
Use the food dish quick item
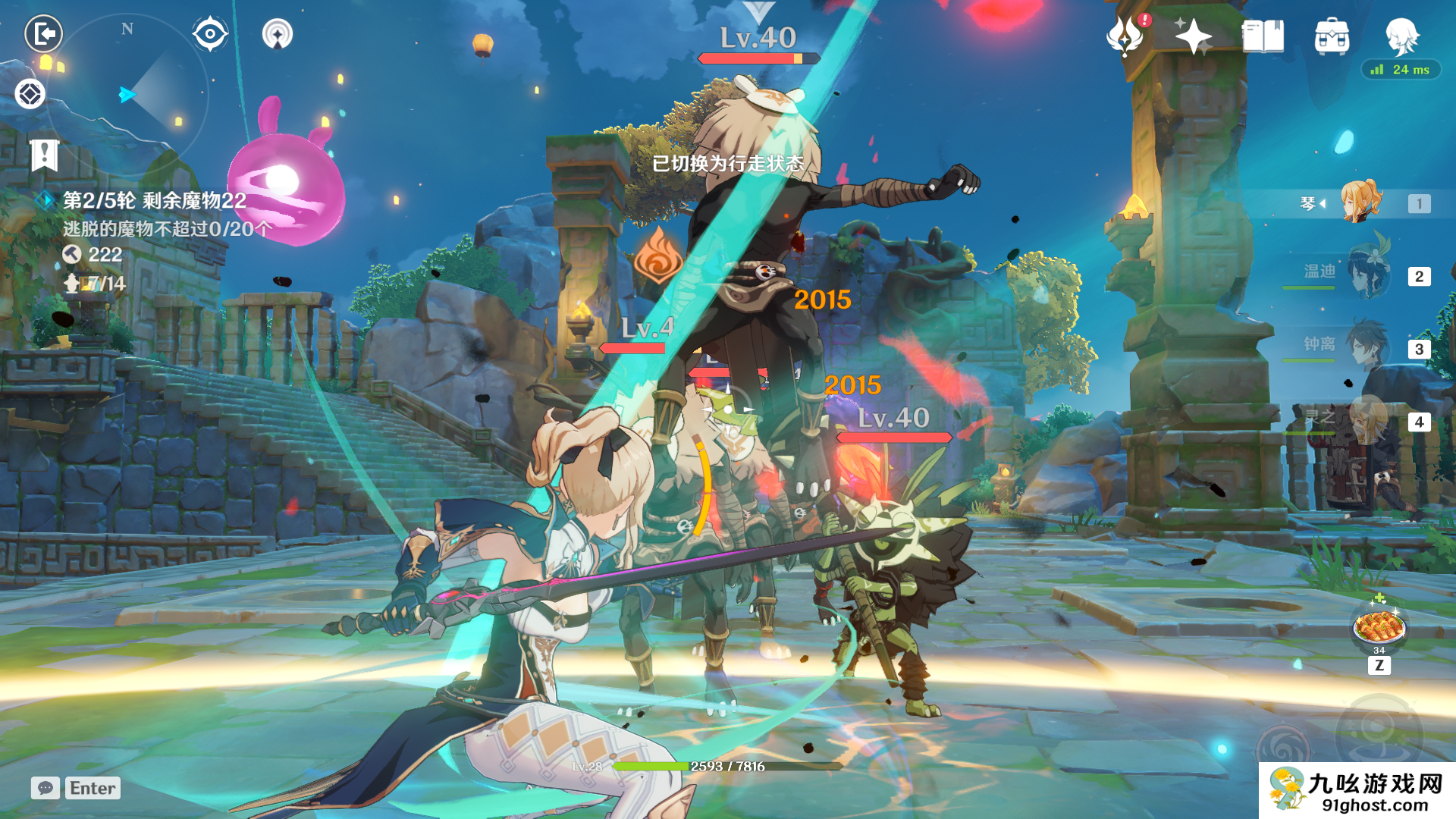pos(1379,628)
